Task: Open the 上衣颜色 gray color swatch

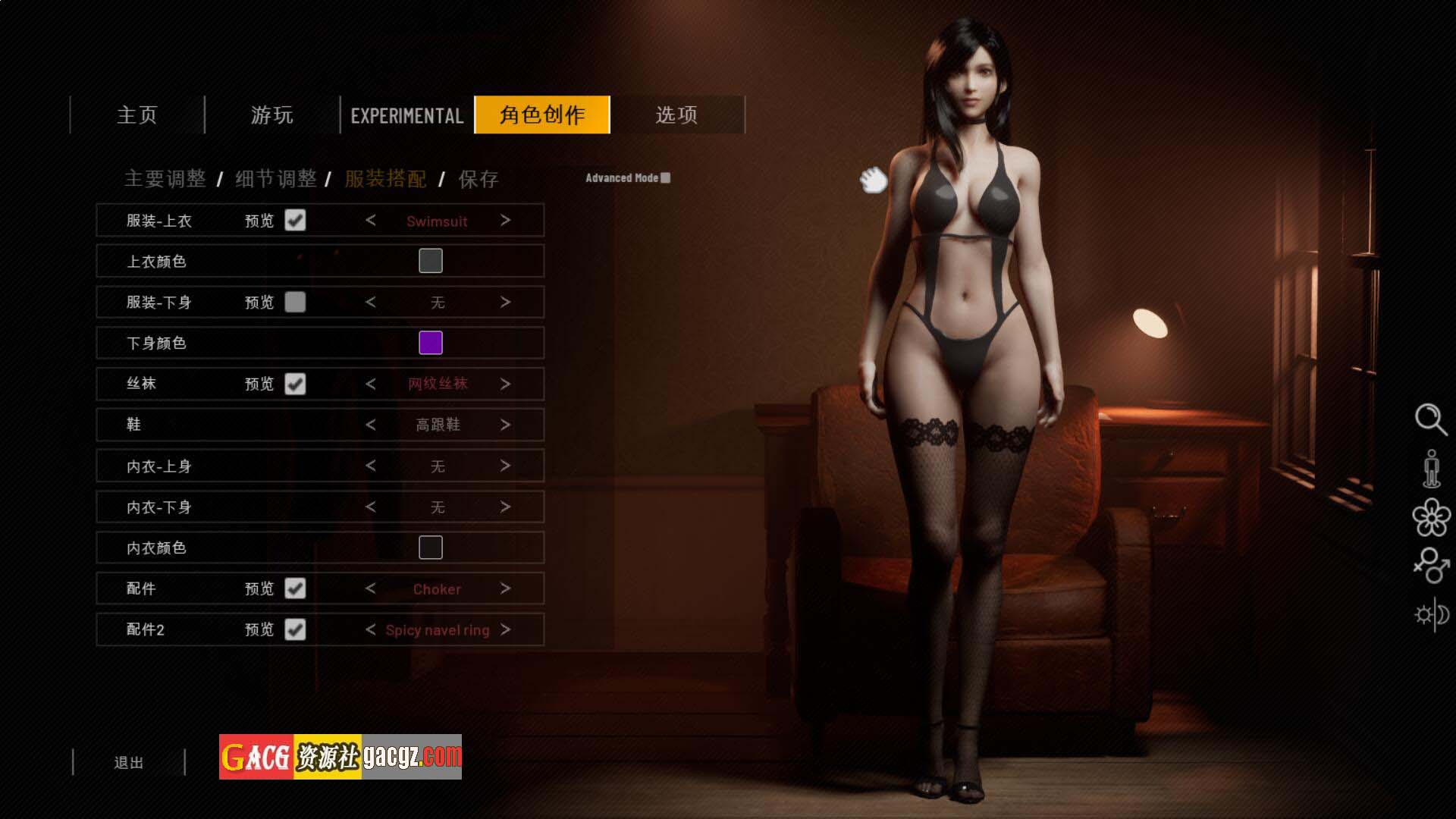Action: click(x=431, y=261)
